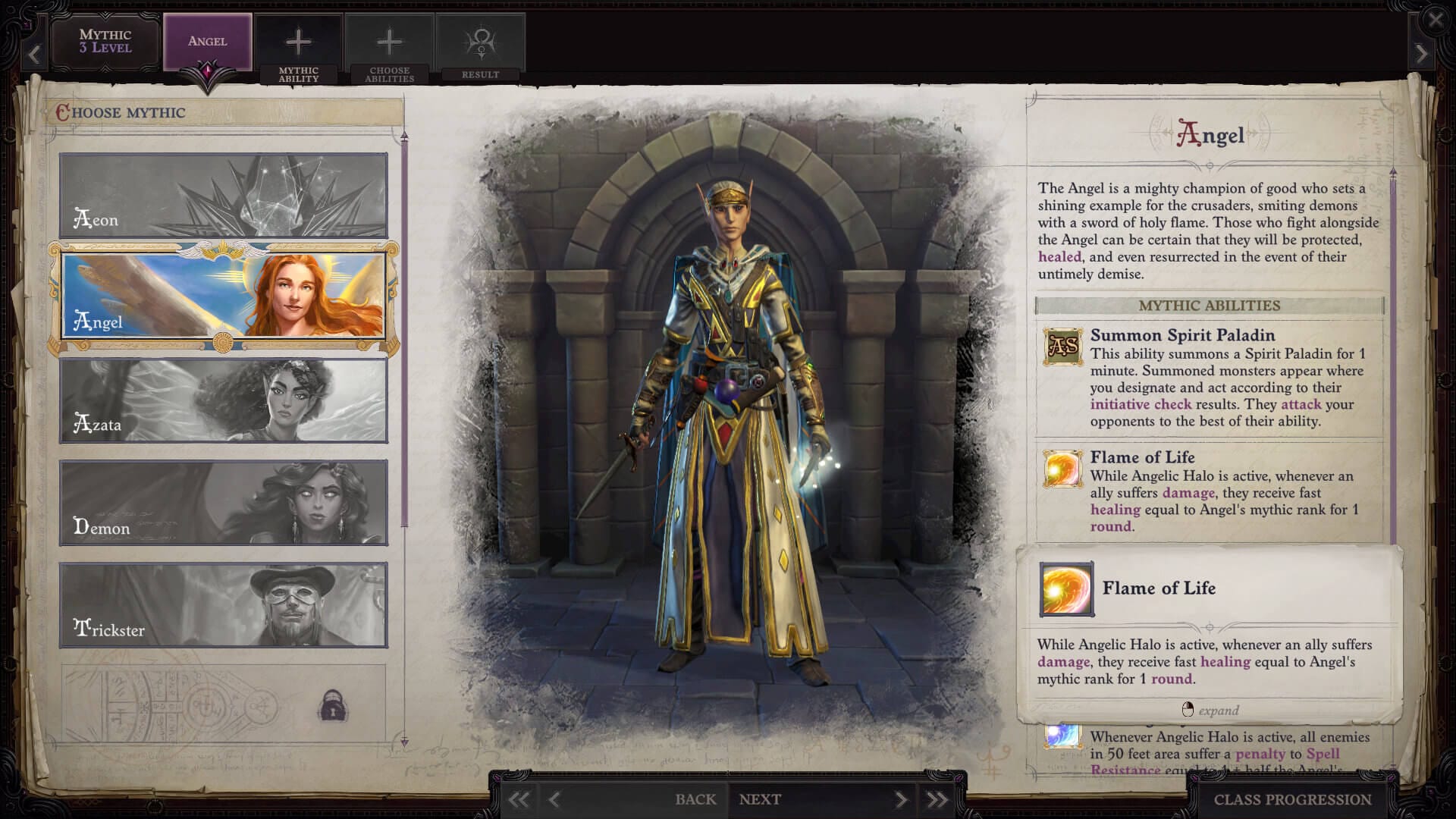
Task: Select the Summon Spirit Paladin ability icon
Action: click(x=1062, y=347)
